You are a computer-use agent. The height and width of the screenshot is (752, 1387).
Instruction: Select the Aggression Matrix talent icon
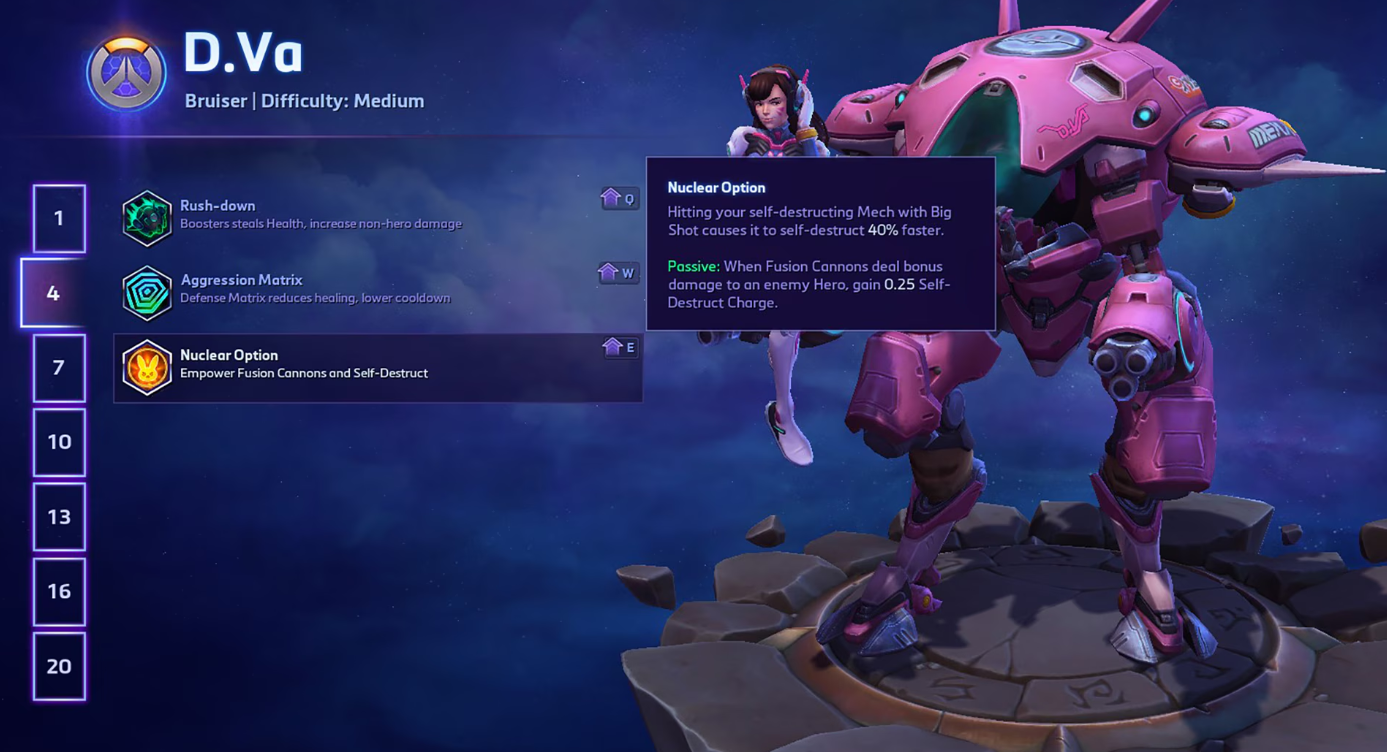click(x=148, y=290)
